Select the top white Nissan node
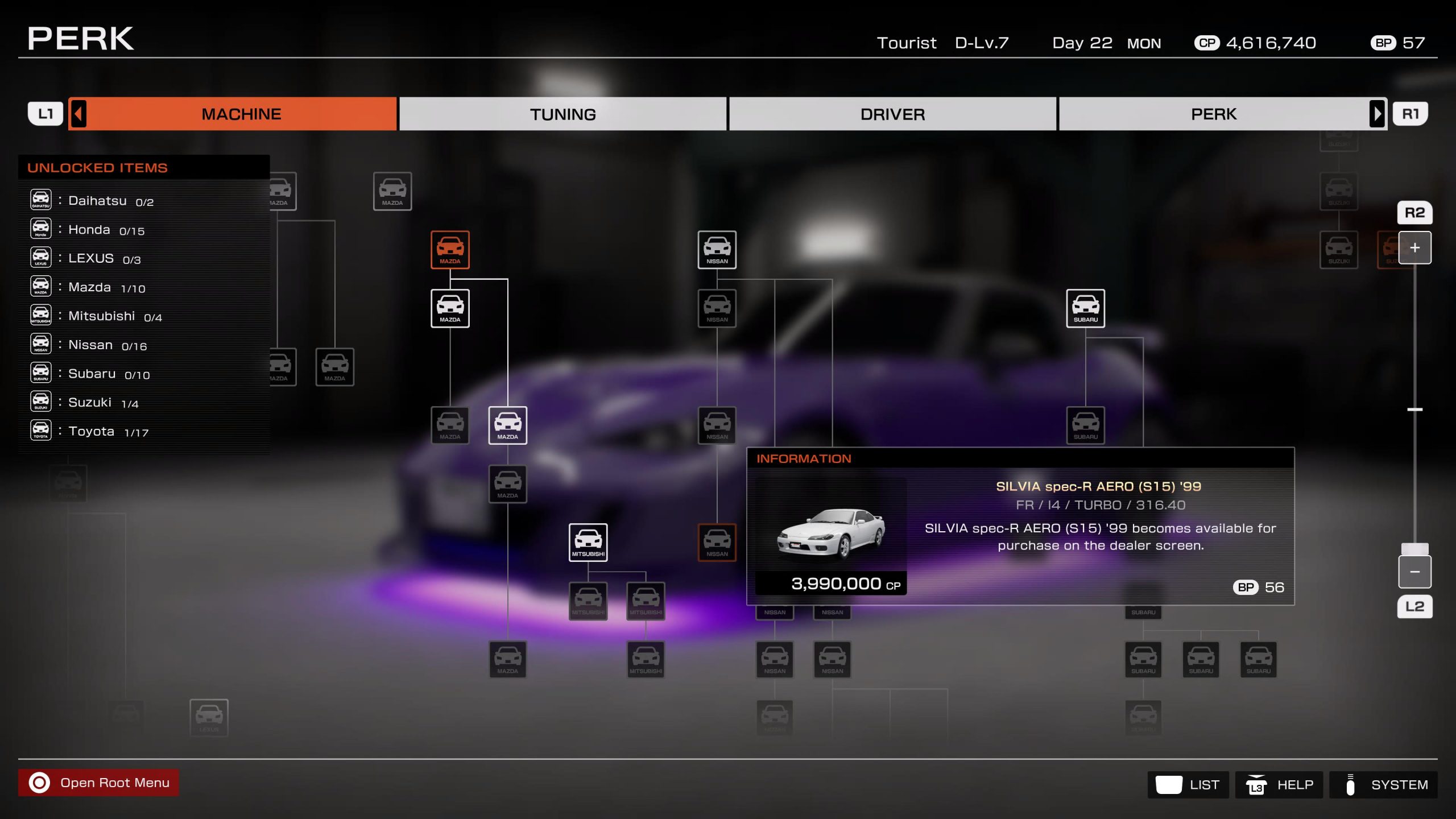This screenshot has width=1456, height=819. tap(717, 250)
